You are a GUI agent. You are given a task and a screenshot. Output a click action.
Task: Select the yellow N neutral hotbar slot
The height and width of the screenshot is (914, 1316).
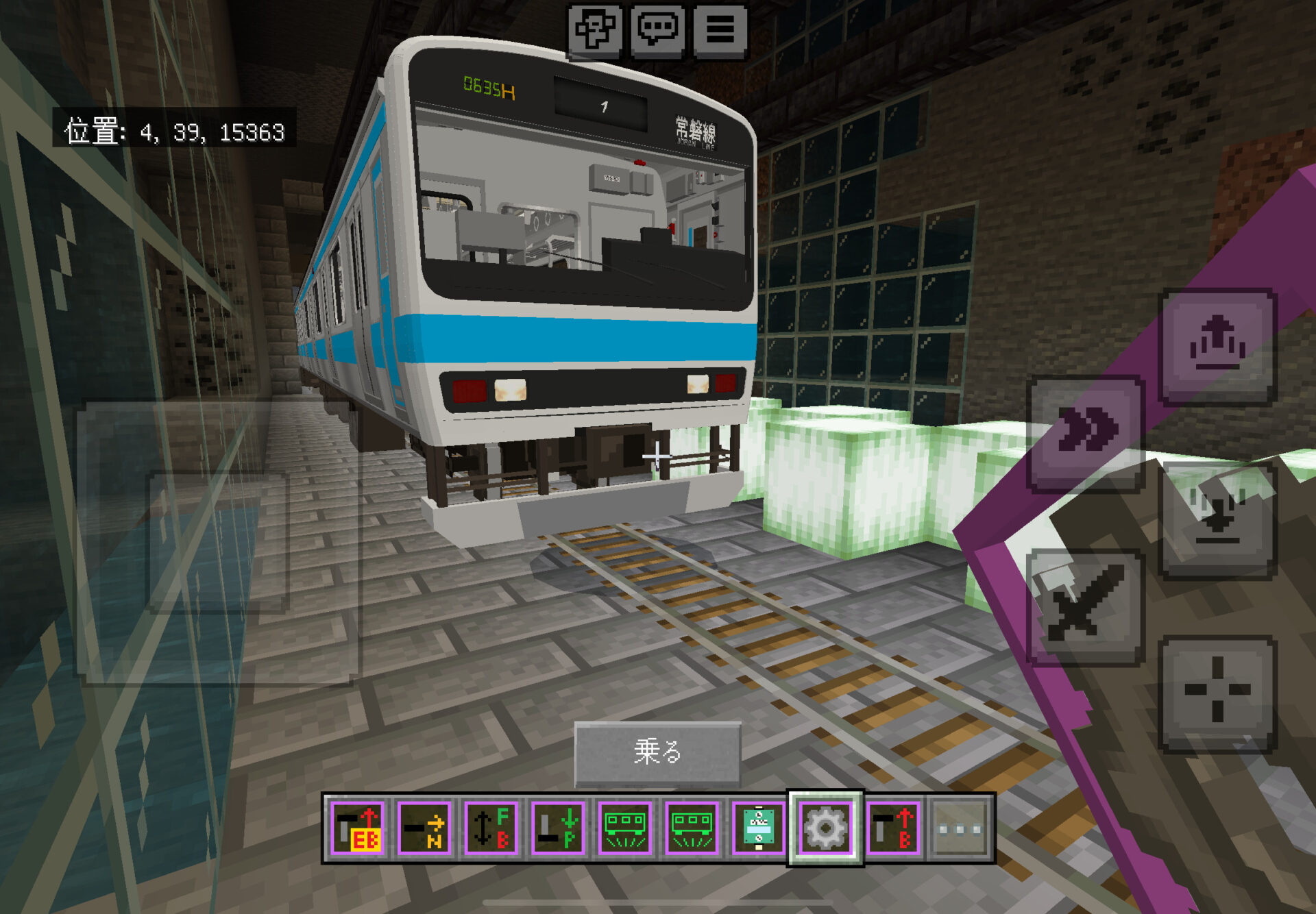click(424, 828)
